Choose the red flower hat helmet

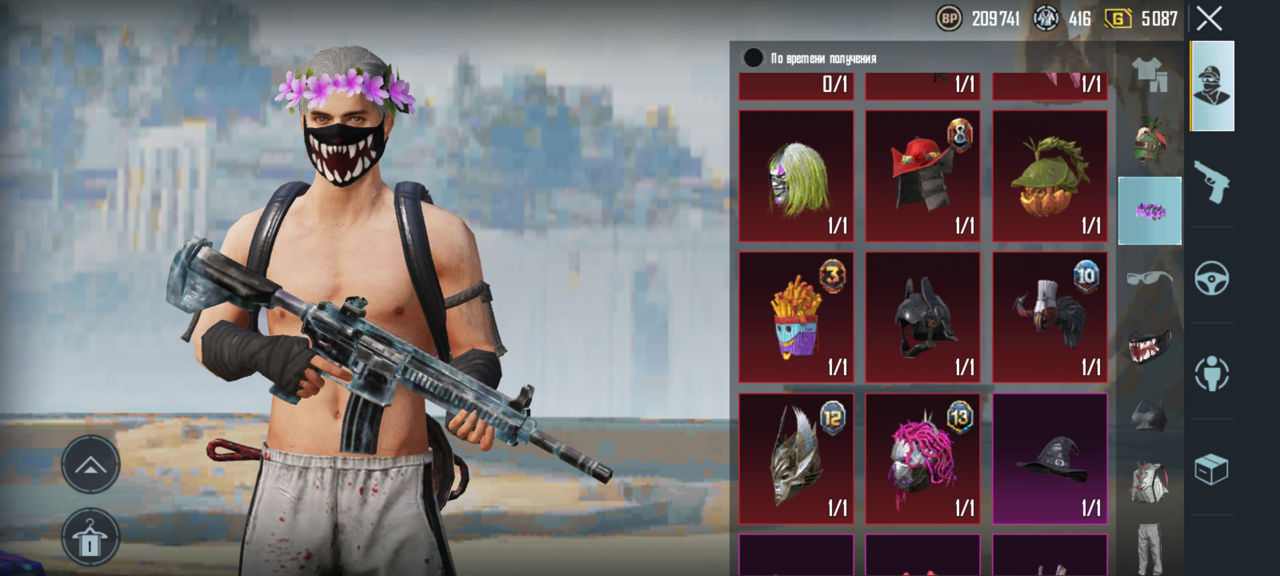click(x=922, y=176)
